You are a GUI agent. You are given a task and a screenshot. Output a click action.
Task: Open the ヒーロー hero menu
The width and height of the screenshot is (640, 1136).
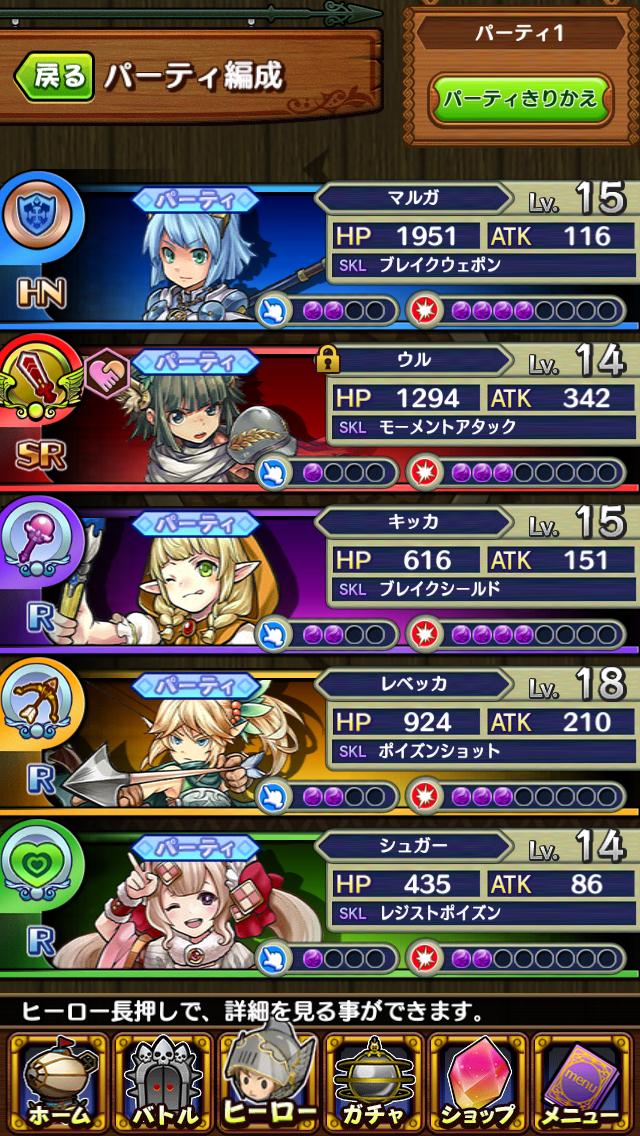[x=267, y=1080]
